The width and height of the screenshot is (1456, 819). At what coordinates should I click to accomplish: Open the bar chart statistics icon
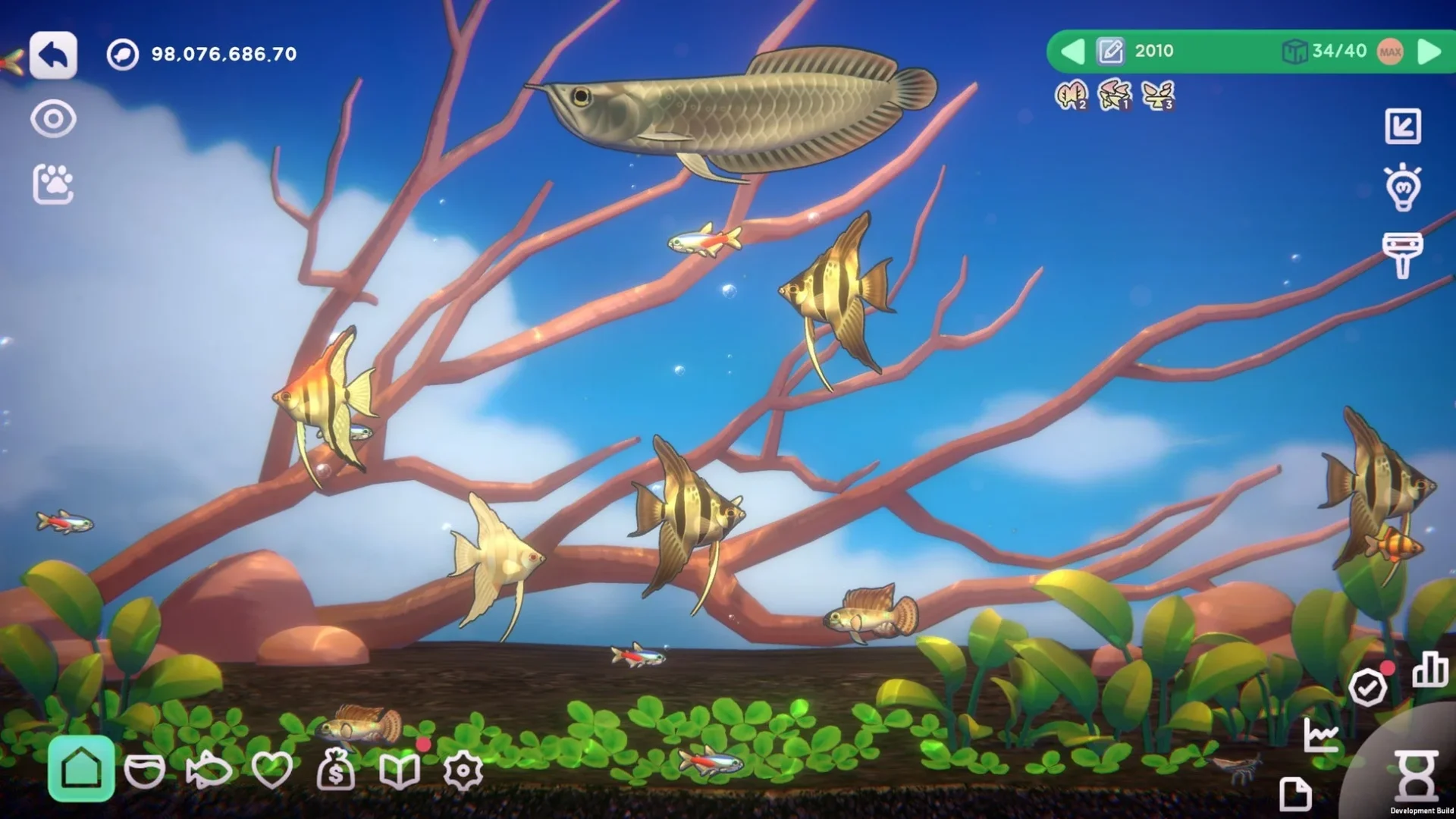1429,670
